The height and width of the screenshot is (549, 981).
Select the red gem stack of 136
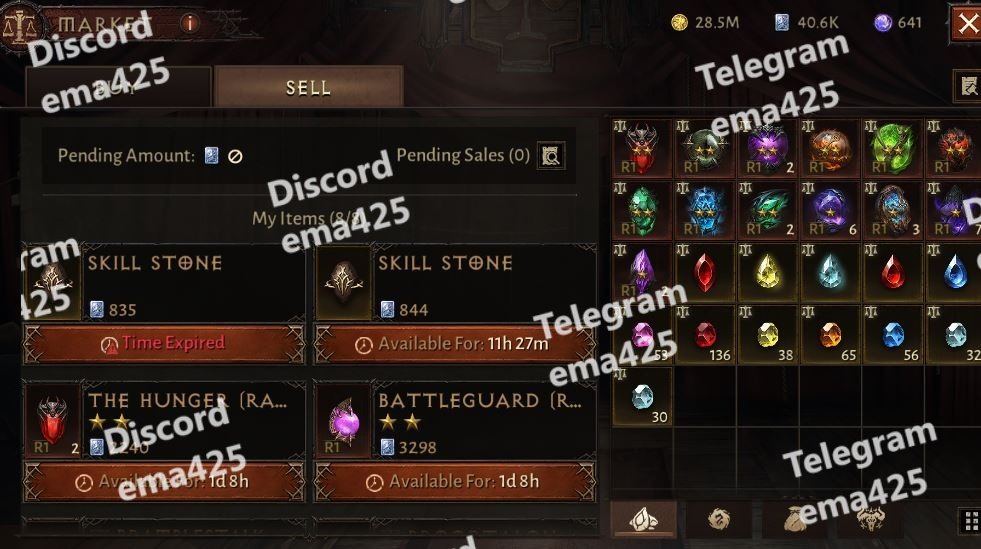(x=706, y=335)
